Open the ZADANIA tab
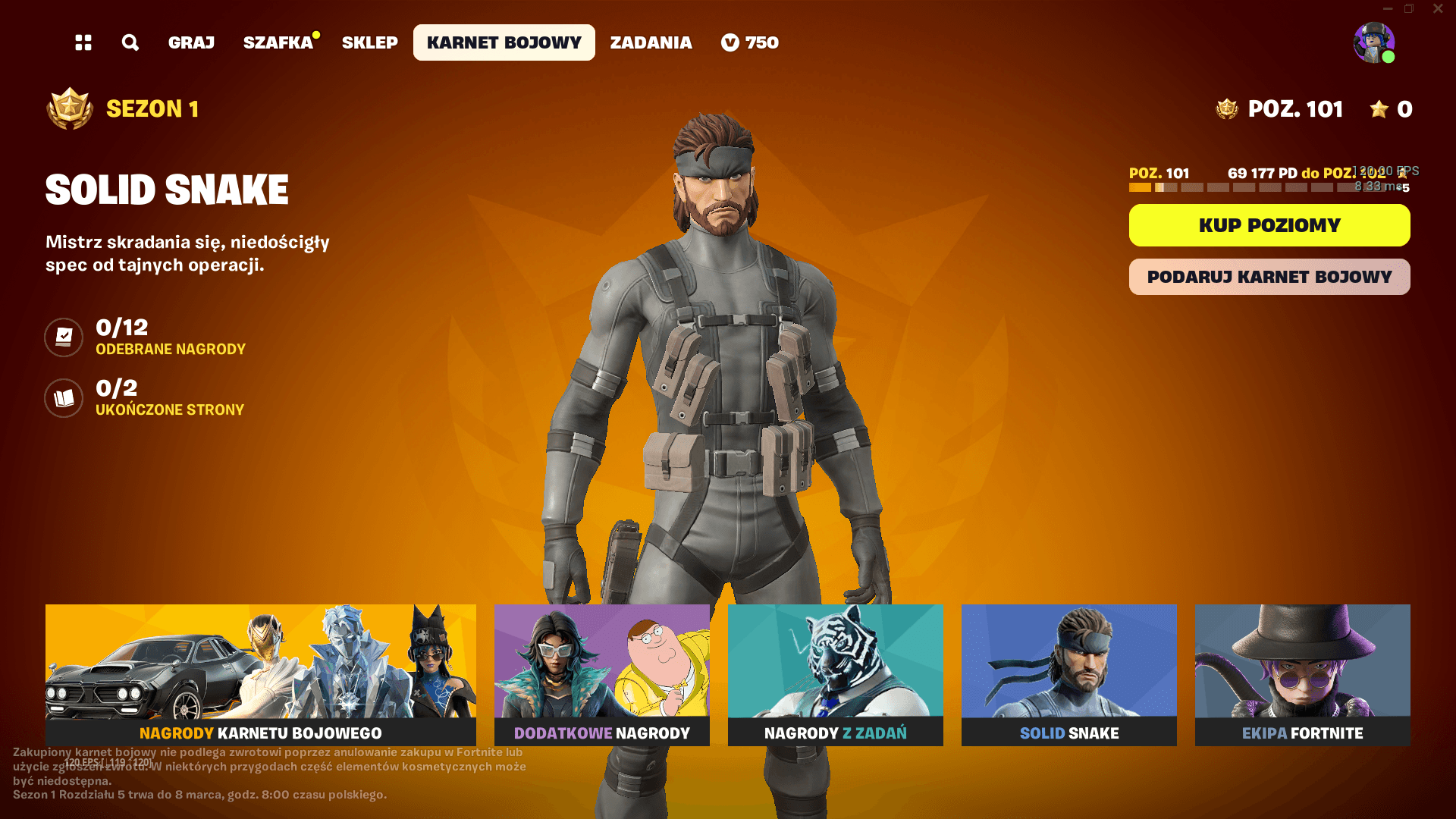The height and width of the screenshot is (819, 1456). (651, 42)
